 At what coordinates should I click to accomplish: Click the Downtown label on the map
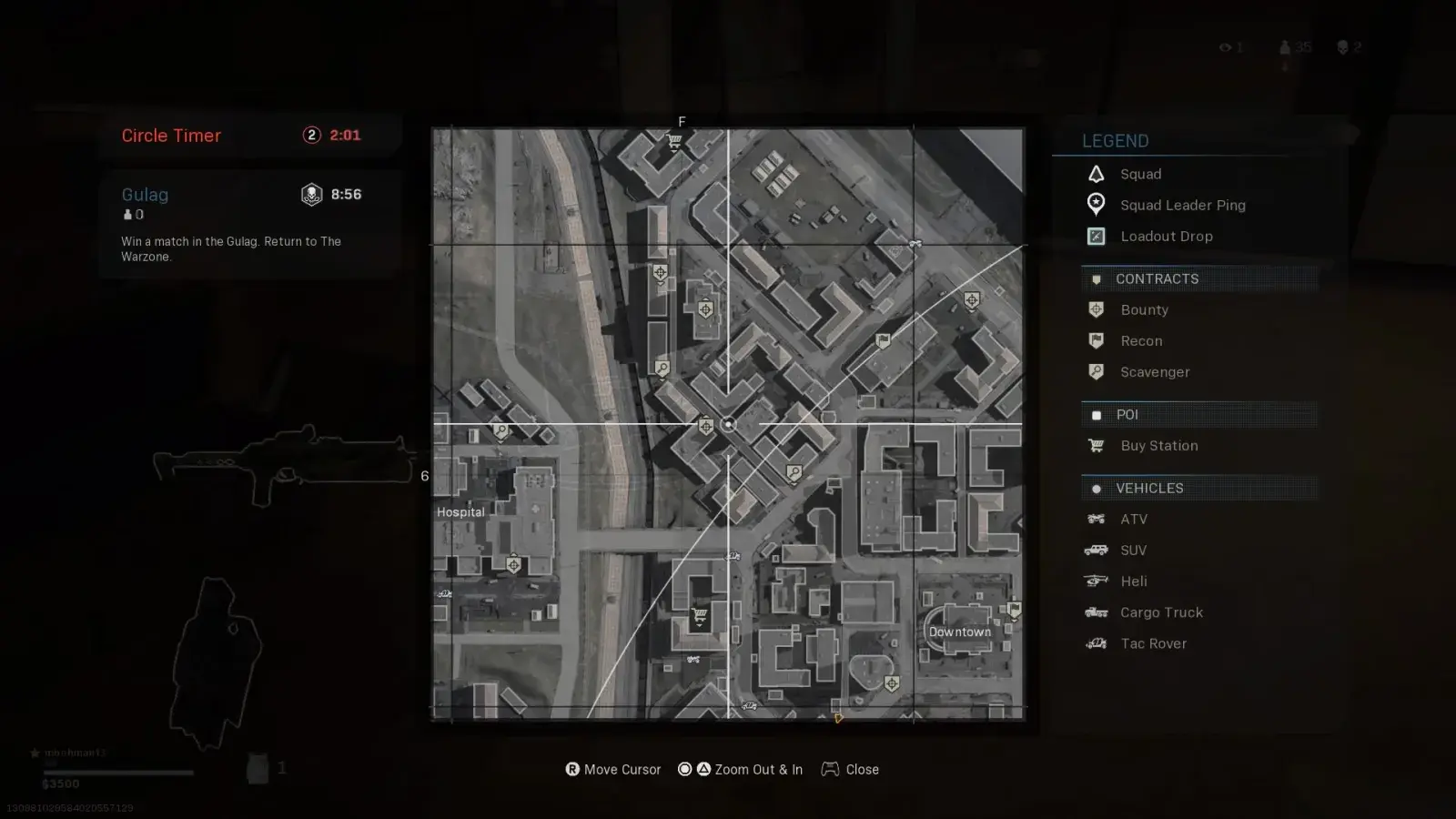[x=959, y=632]
